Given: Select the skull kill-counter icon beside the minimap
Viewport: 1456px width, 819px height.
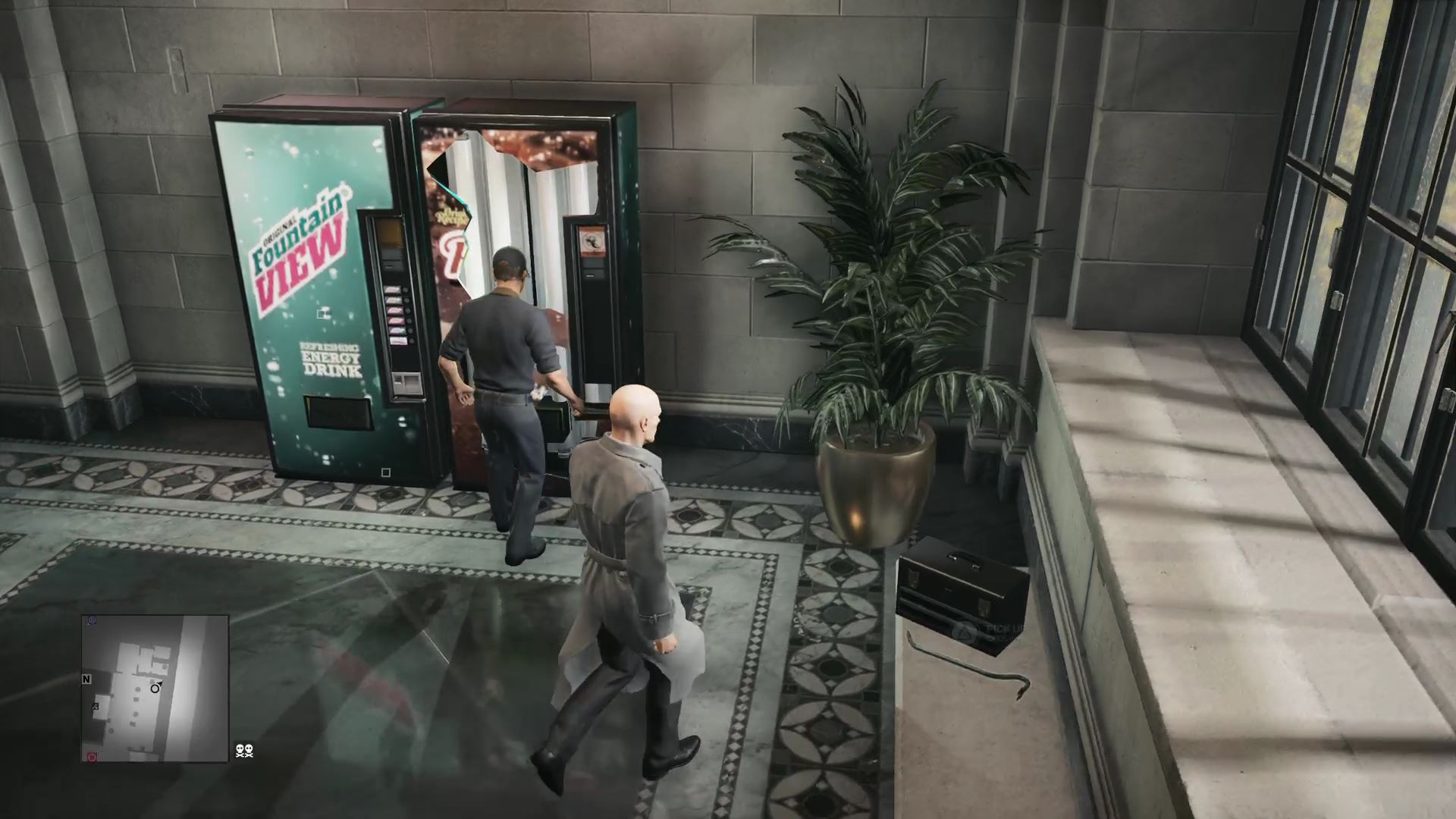Looking at the screenshot, I should pos(244,751).
